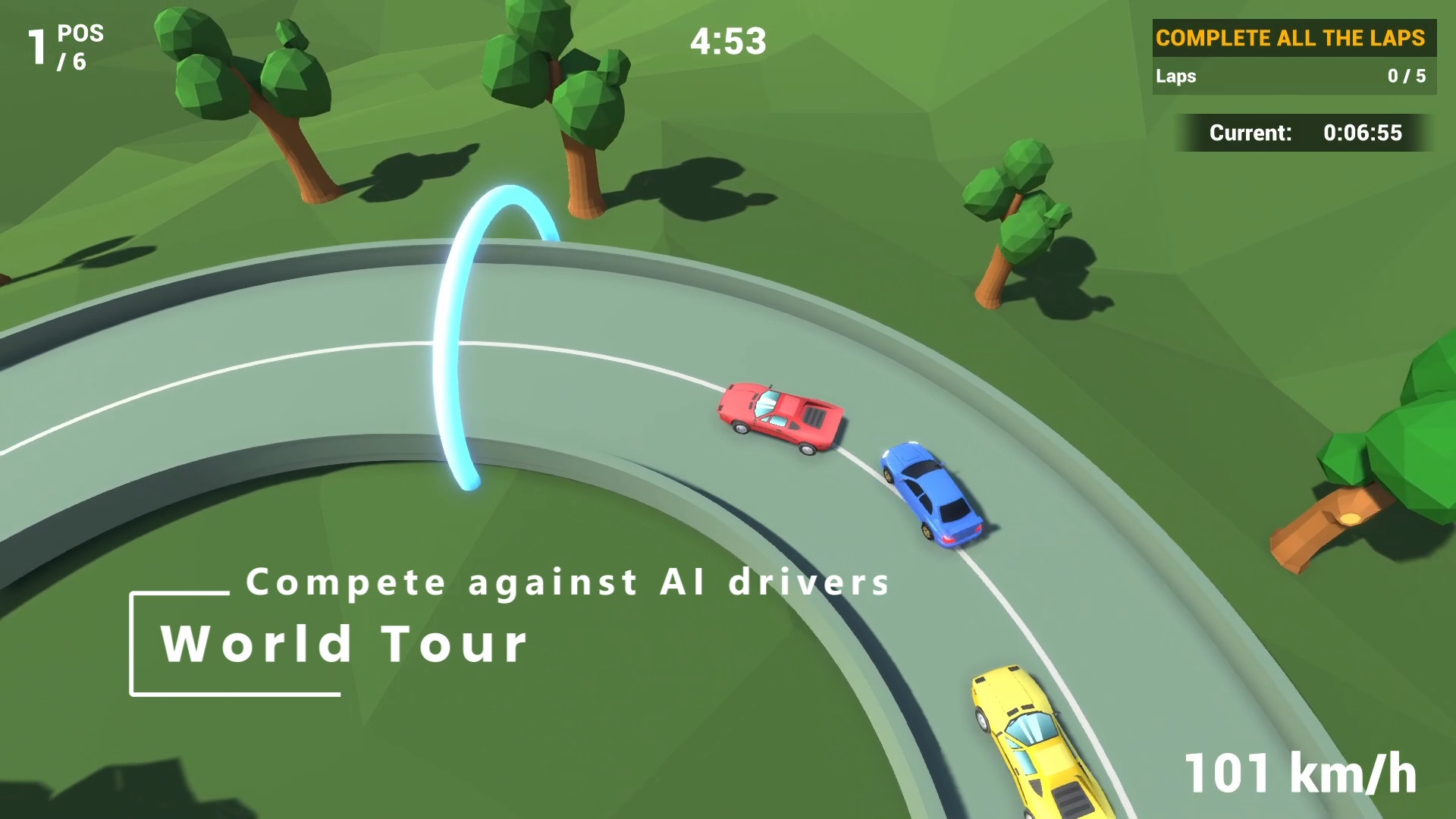Toggle the COMPLETE ALL THE LAPS banner
This screenshot has height=819, width=1456.
click(x=1293, y=37)
